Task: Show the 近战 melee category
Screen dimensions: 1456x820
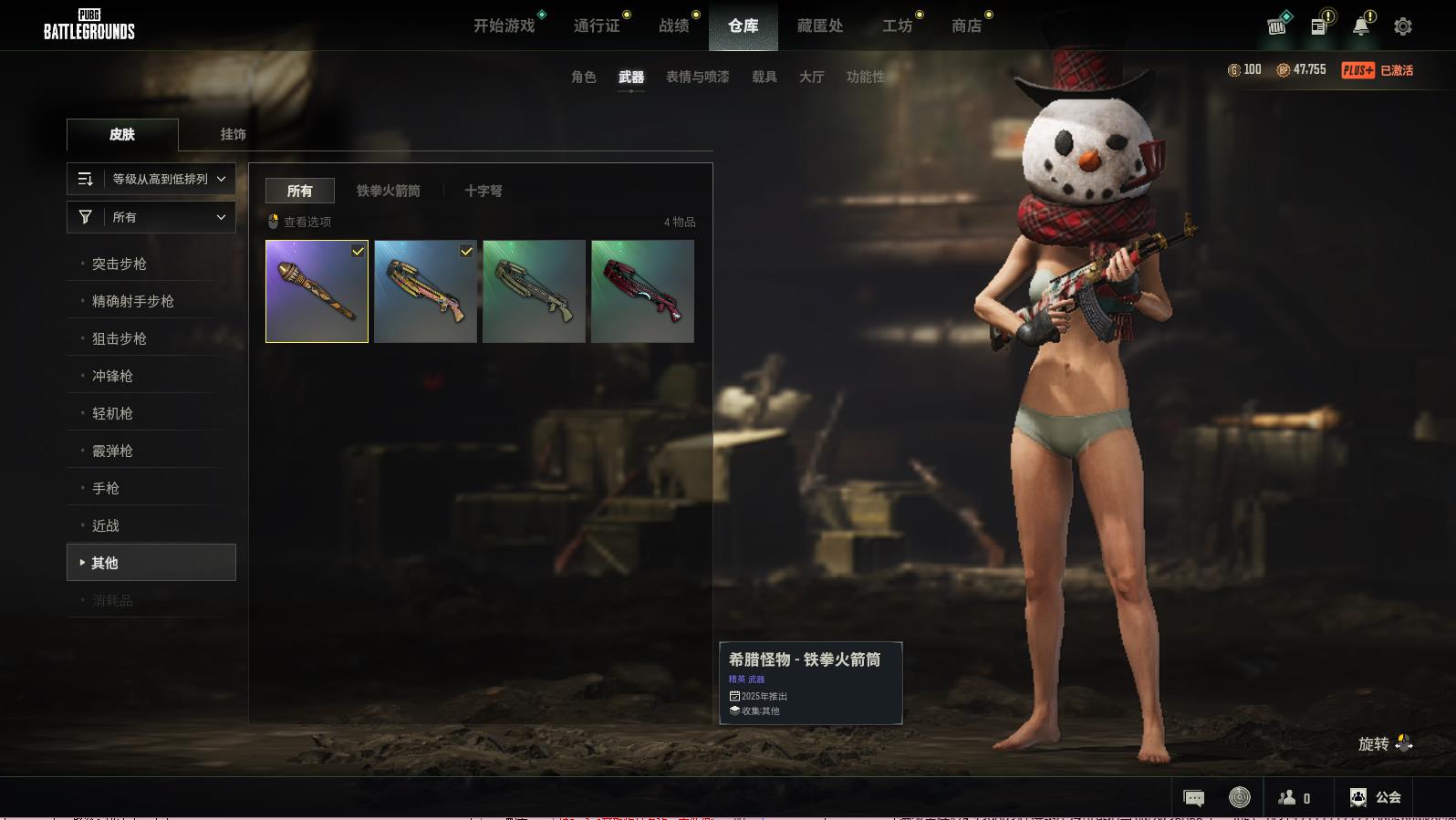Action: pos(106,526)
